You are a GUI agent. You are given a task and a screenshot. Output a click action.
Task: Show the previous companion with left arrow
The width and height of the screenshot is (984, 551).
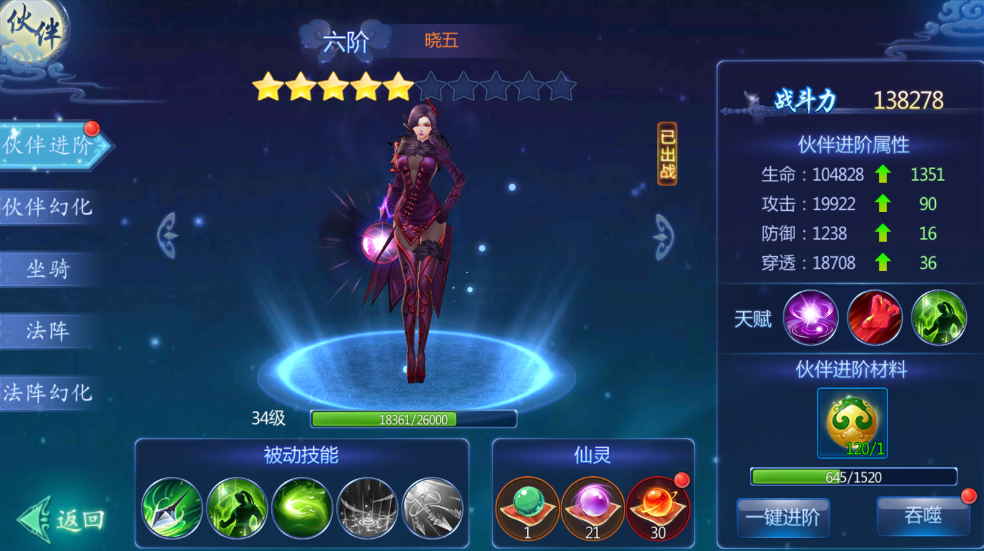[x=168, y=236]
